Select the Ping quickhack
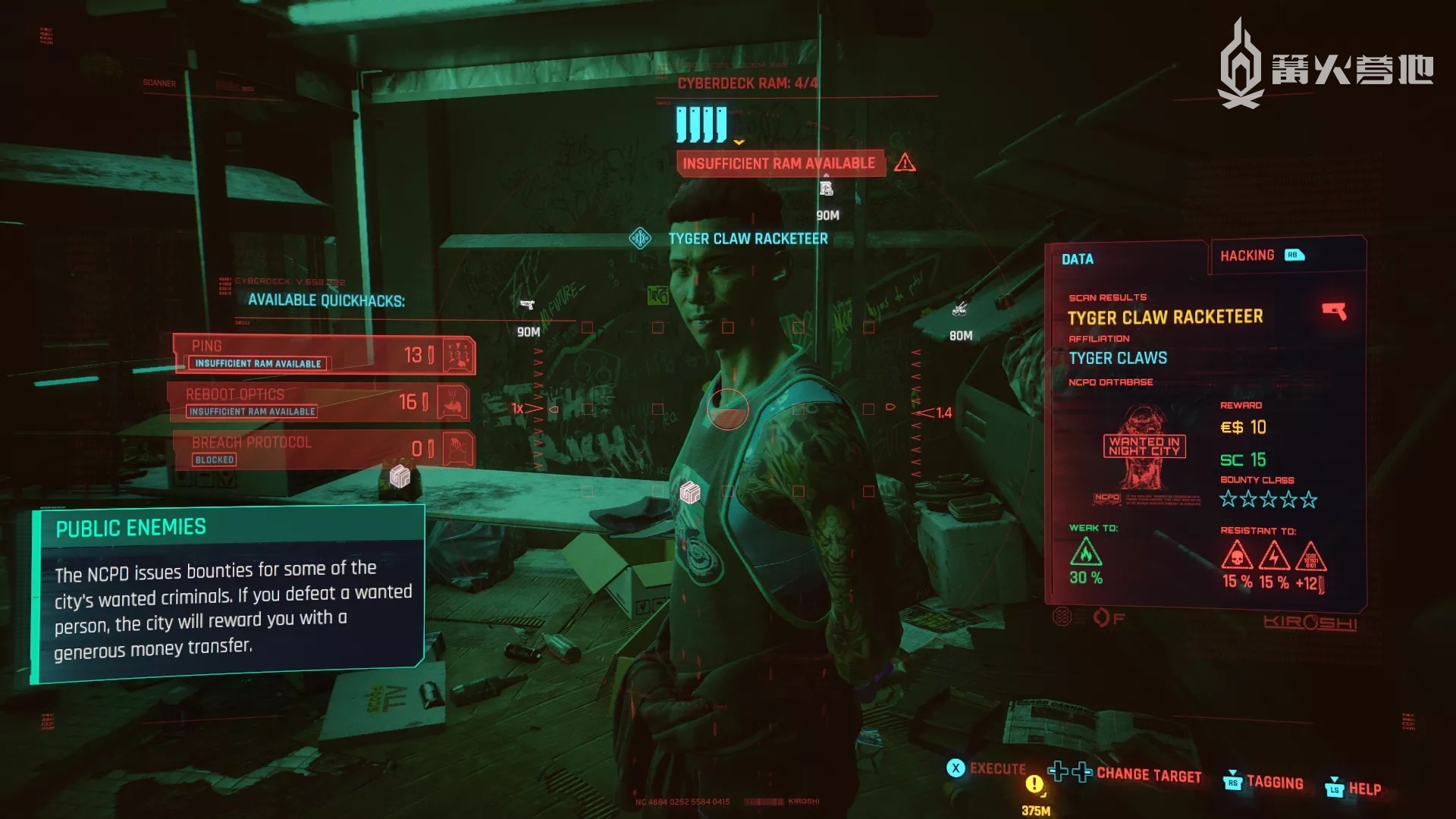The image size is (1456, 819). click(x=324, y=354)
